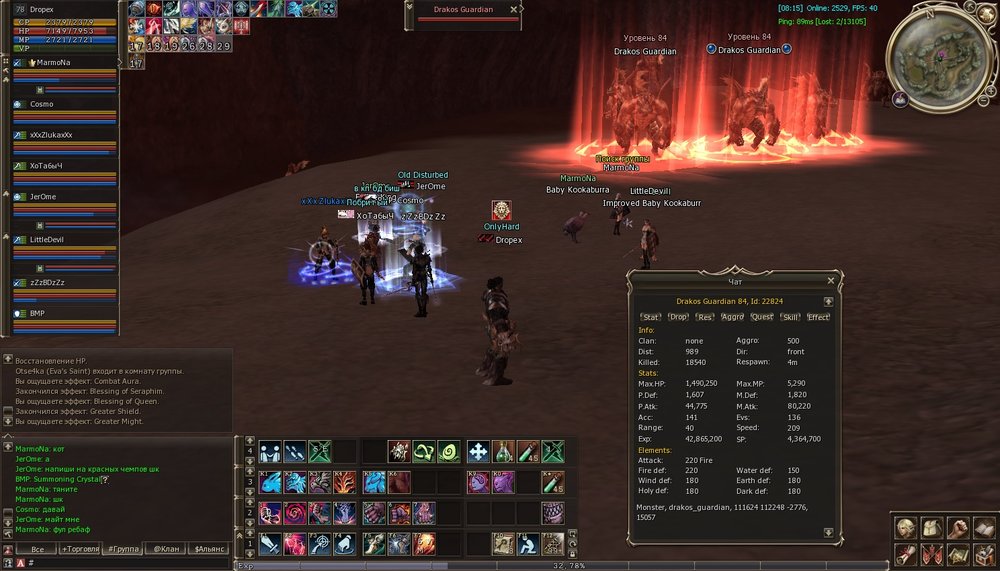Switch to the Skill tab in monster info
This screenshot has height=571, width=1000.
790,317
